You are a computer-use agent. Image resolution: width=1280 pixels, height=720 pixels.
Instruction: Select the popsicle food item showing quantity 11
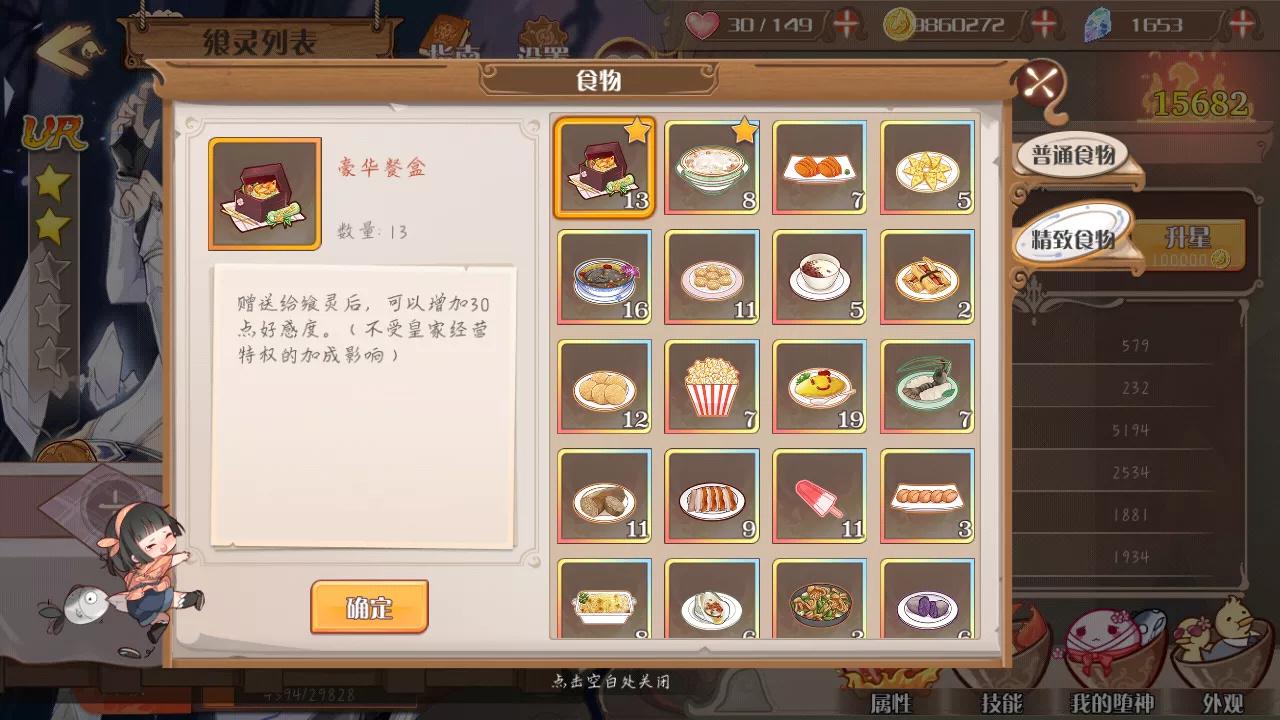[x=819, y=493]
